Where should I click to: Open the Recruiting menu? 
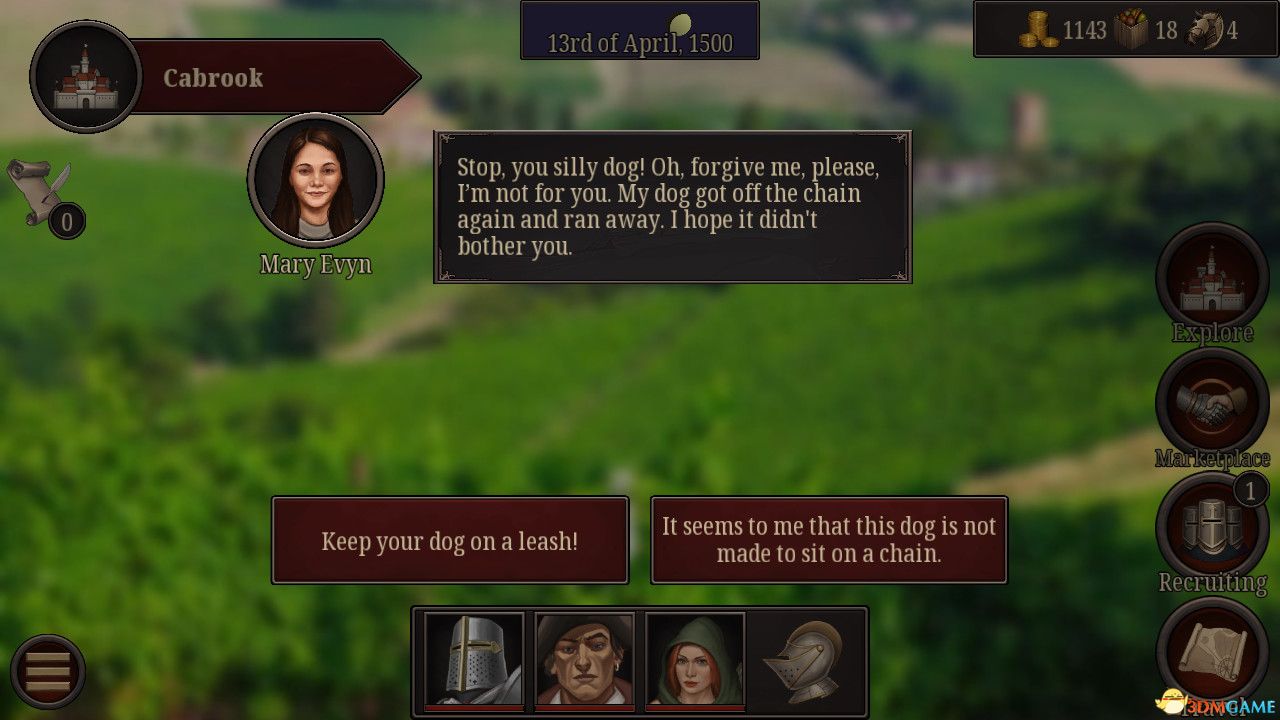coord(1212,527)
